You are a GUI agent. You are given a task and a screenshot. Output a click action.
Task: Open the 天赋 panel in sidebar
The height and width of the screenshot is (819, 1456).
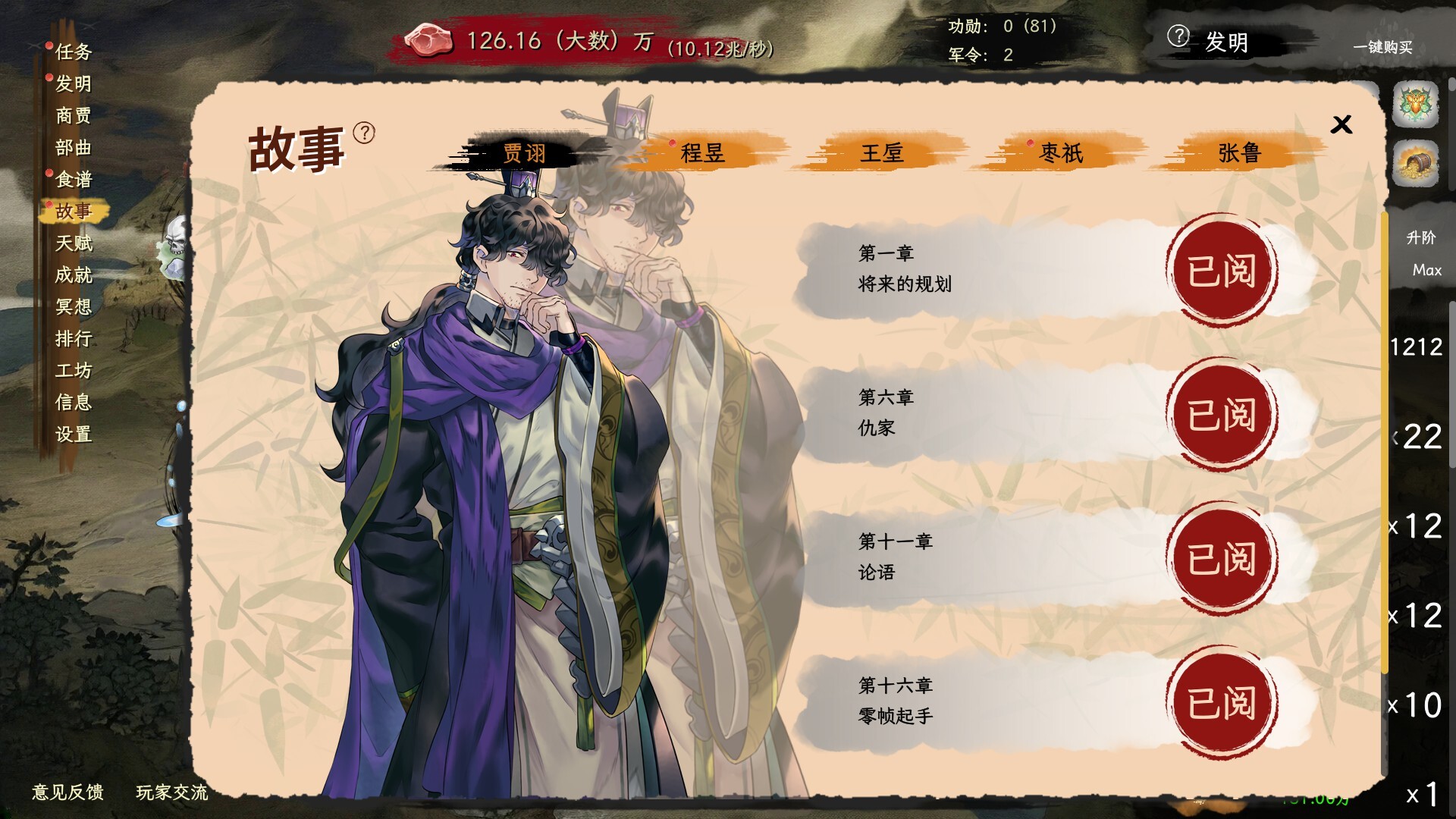pos(74,243)
